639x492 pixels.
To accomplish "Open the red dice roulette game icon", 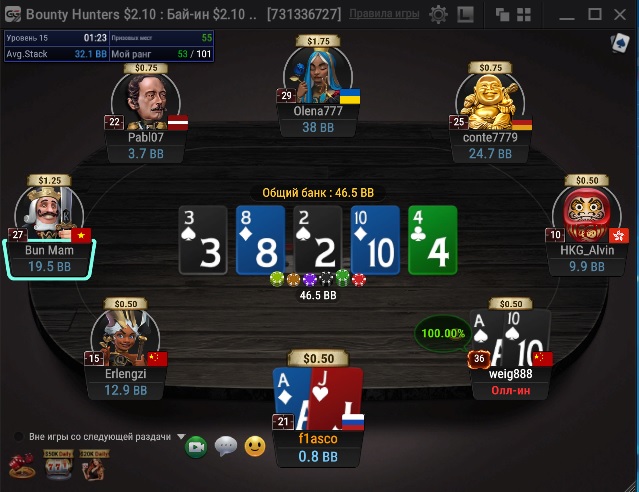I will click(20, 465).
